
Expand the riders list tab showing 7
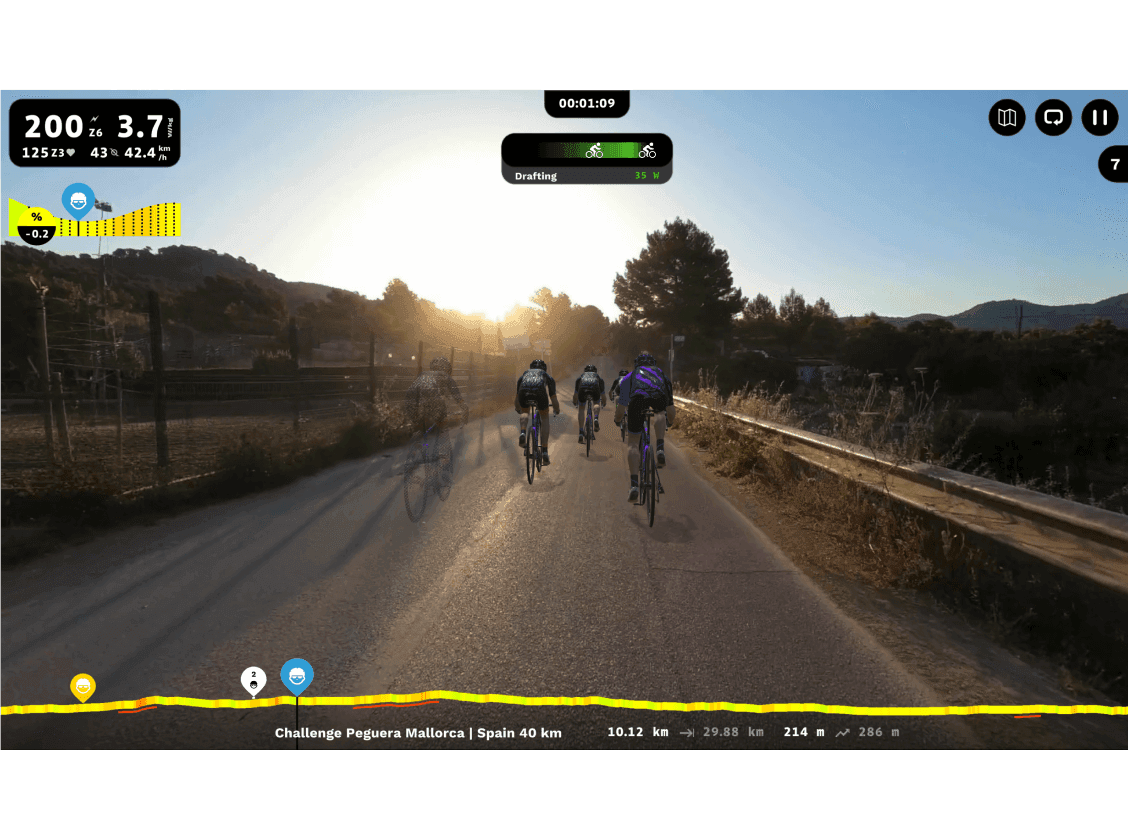click(1114, 164)
